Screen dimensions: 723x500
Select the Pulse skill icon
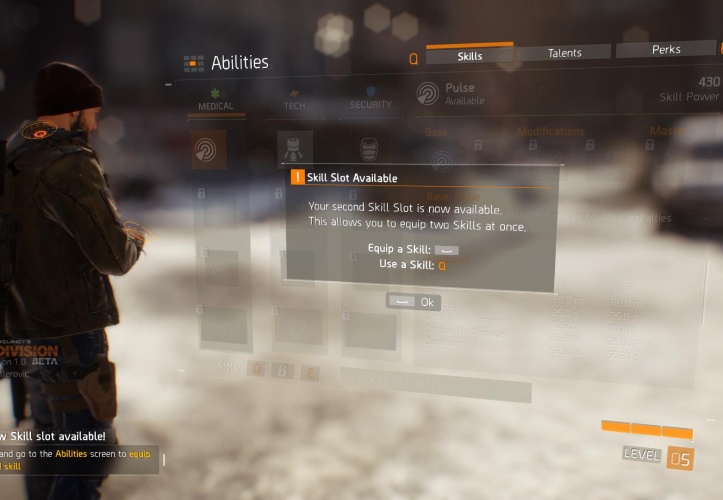click(209, 150)
